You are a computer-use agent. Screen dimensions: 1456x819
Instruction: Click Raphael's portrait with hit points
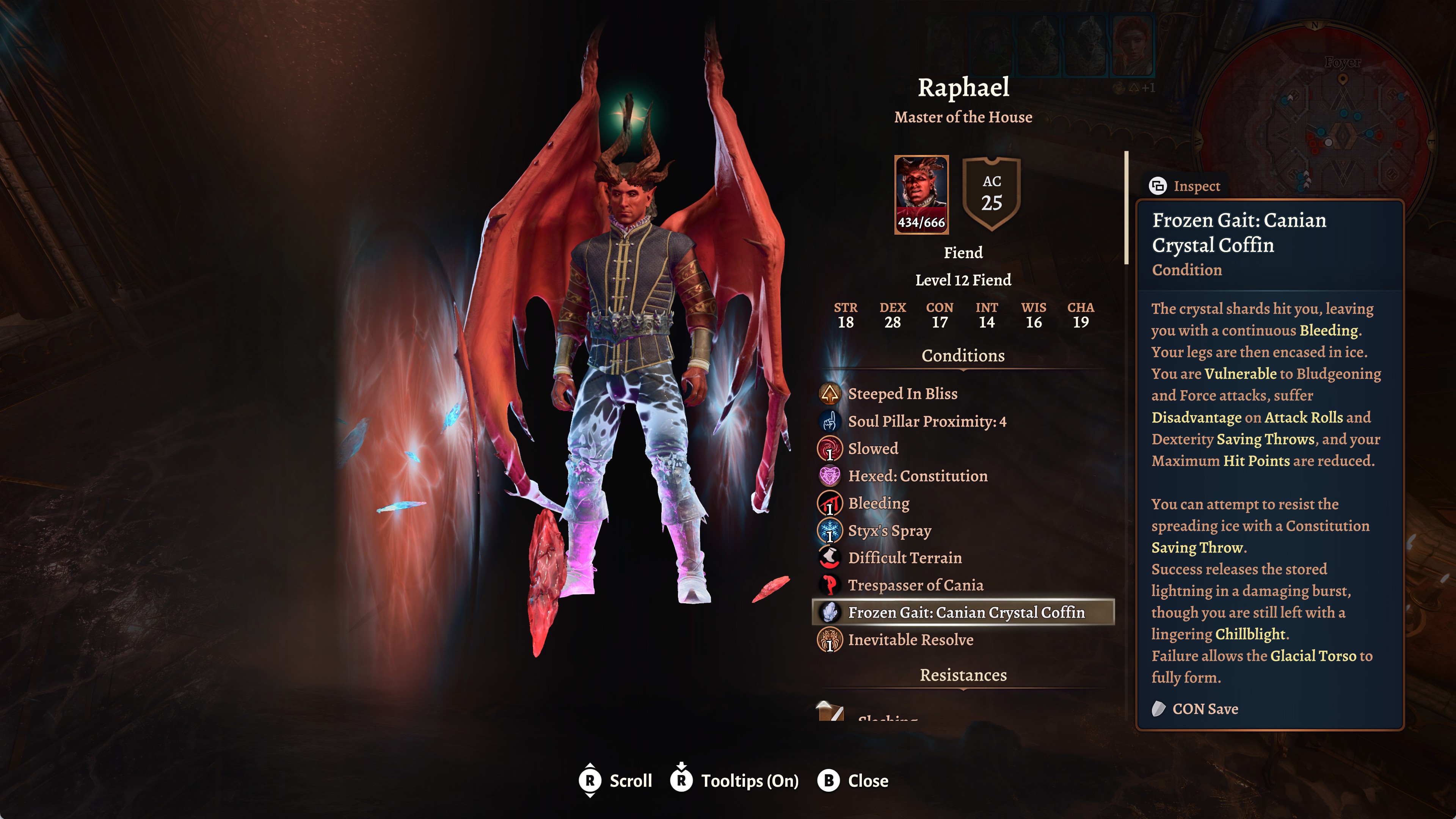click(x=921, y=195)
